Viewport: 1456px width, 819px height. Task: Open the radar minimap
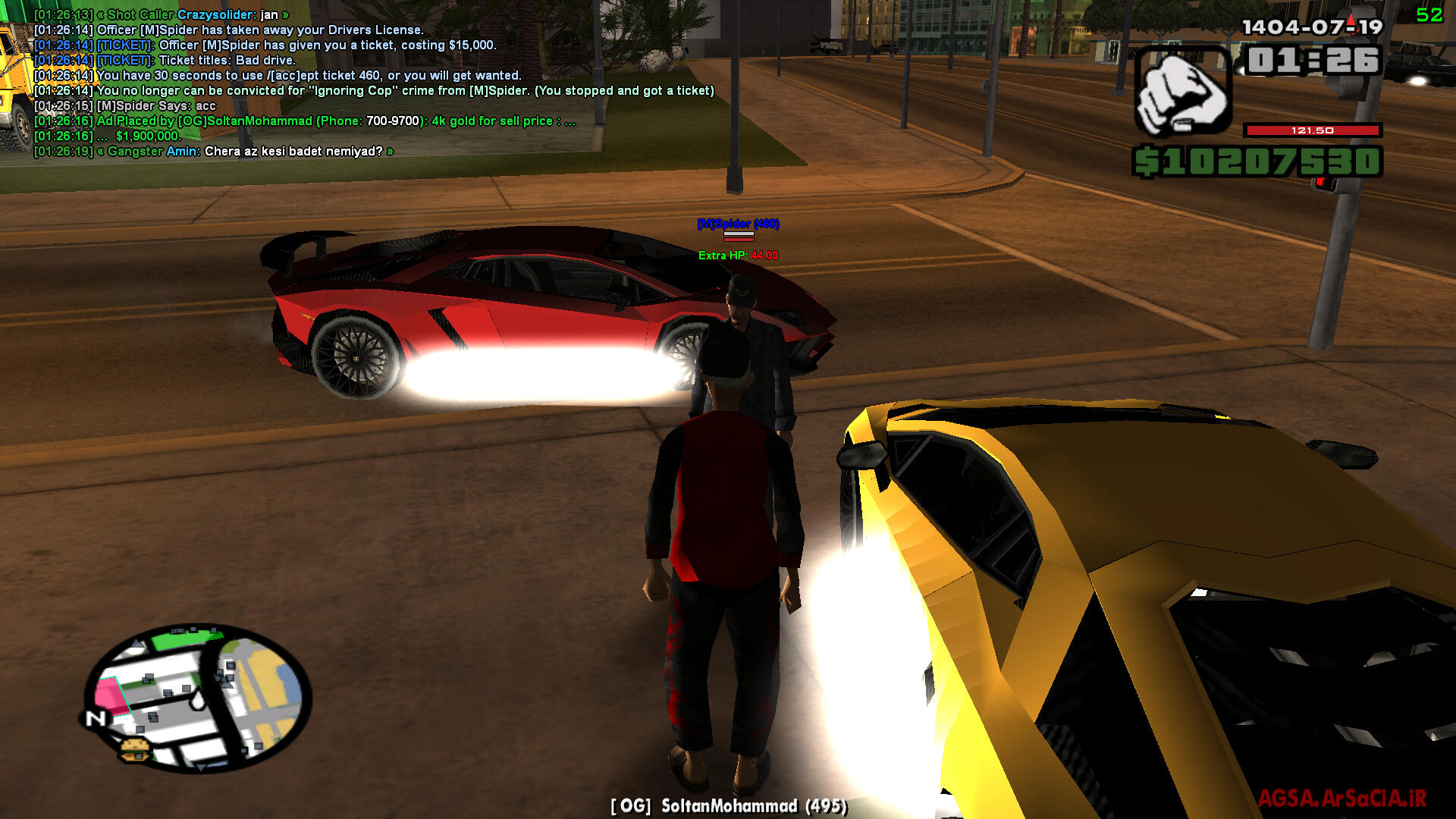click(199, 696)
